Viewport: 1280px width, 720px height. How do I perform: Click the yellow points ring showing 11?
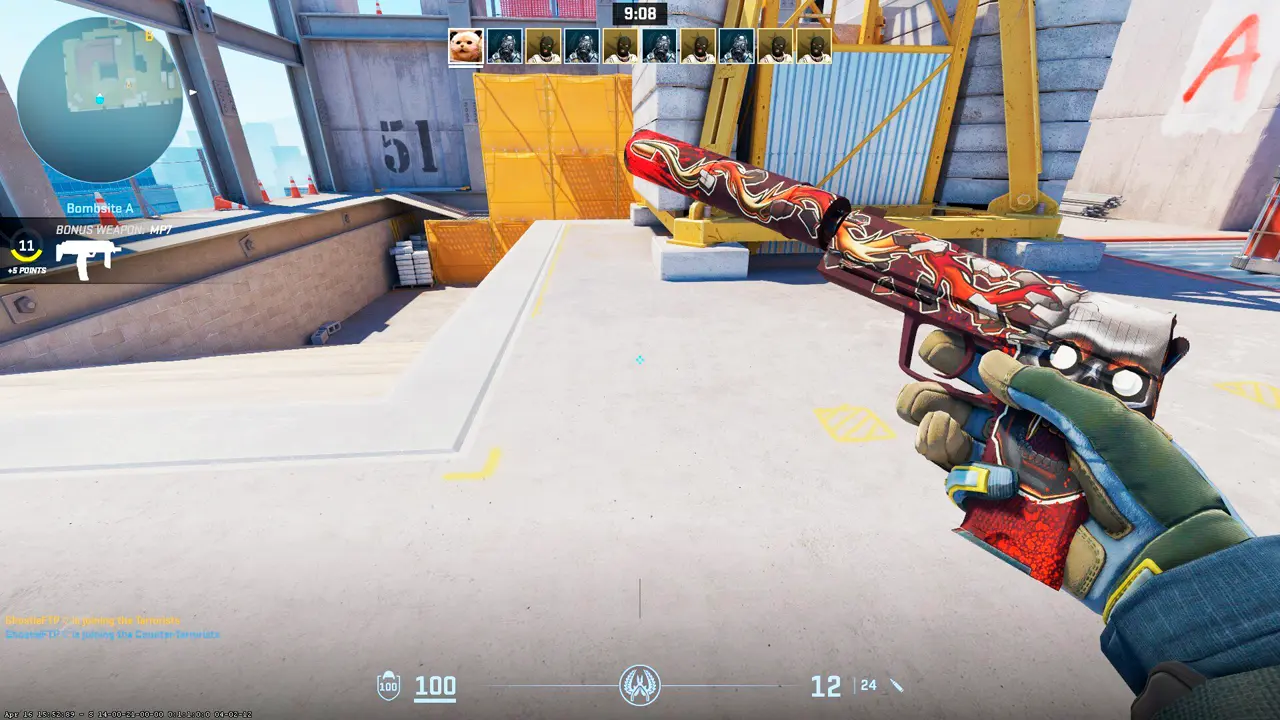(26, 247)
